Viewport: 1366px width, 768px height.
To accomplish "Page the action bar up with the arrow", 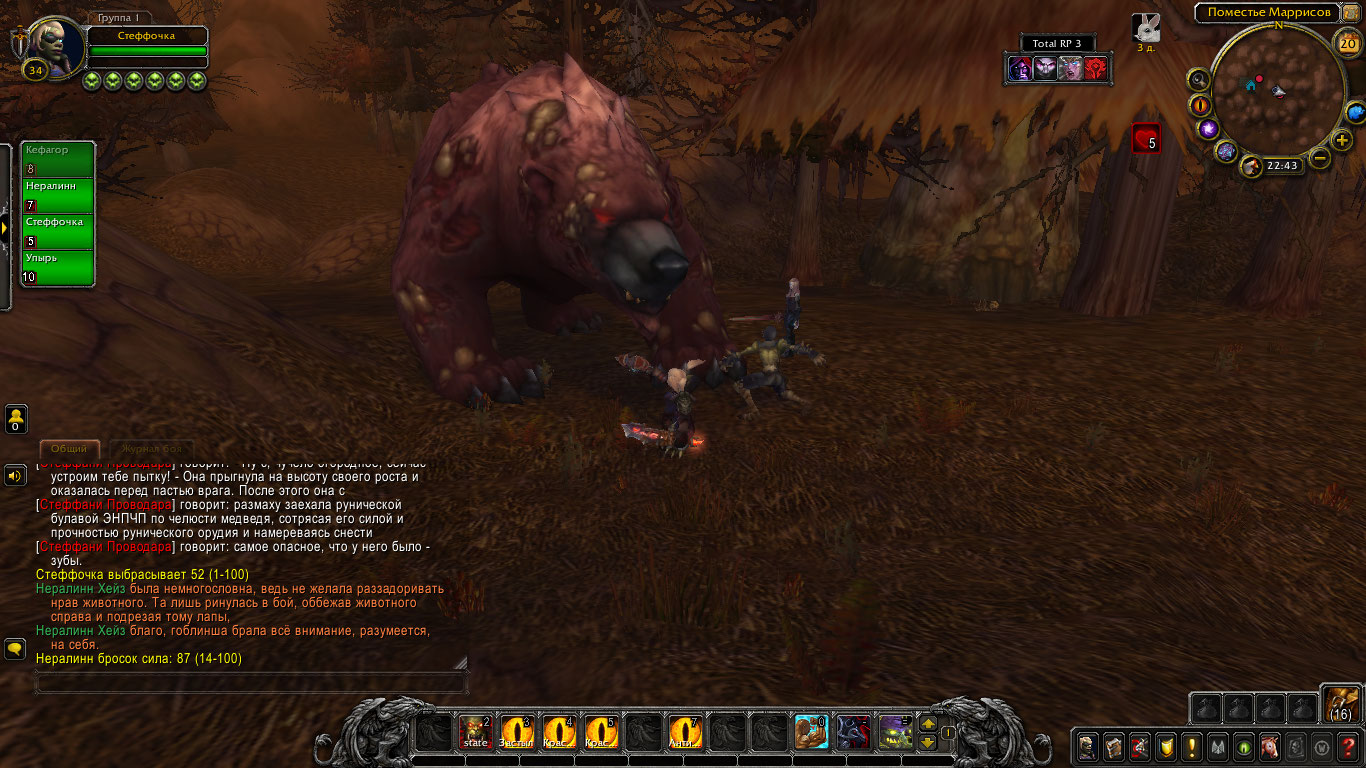I will [x=927, y=724].
